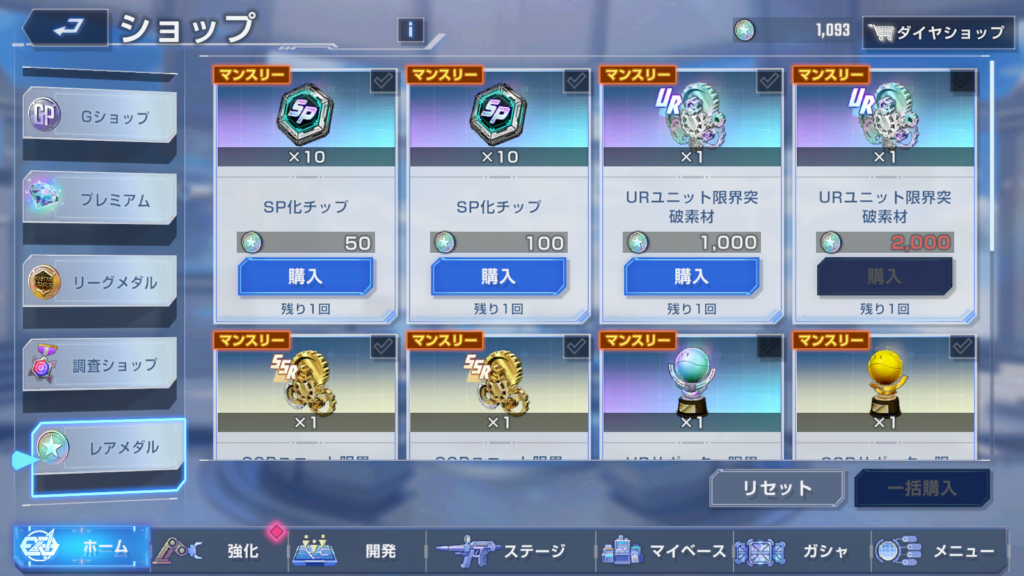This screenshot has height=576, width=1024.
Task: Tick the checkbox on the 50-medal SP化チップ
Action: (383, 82)
